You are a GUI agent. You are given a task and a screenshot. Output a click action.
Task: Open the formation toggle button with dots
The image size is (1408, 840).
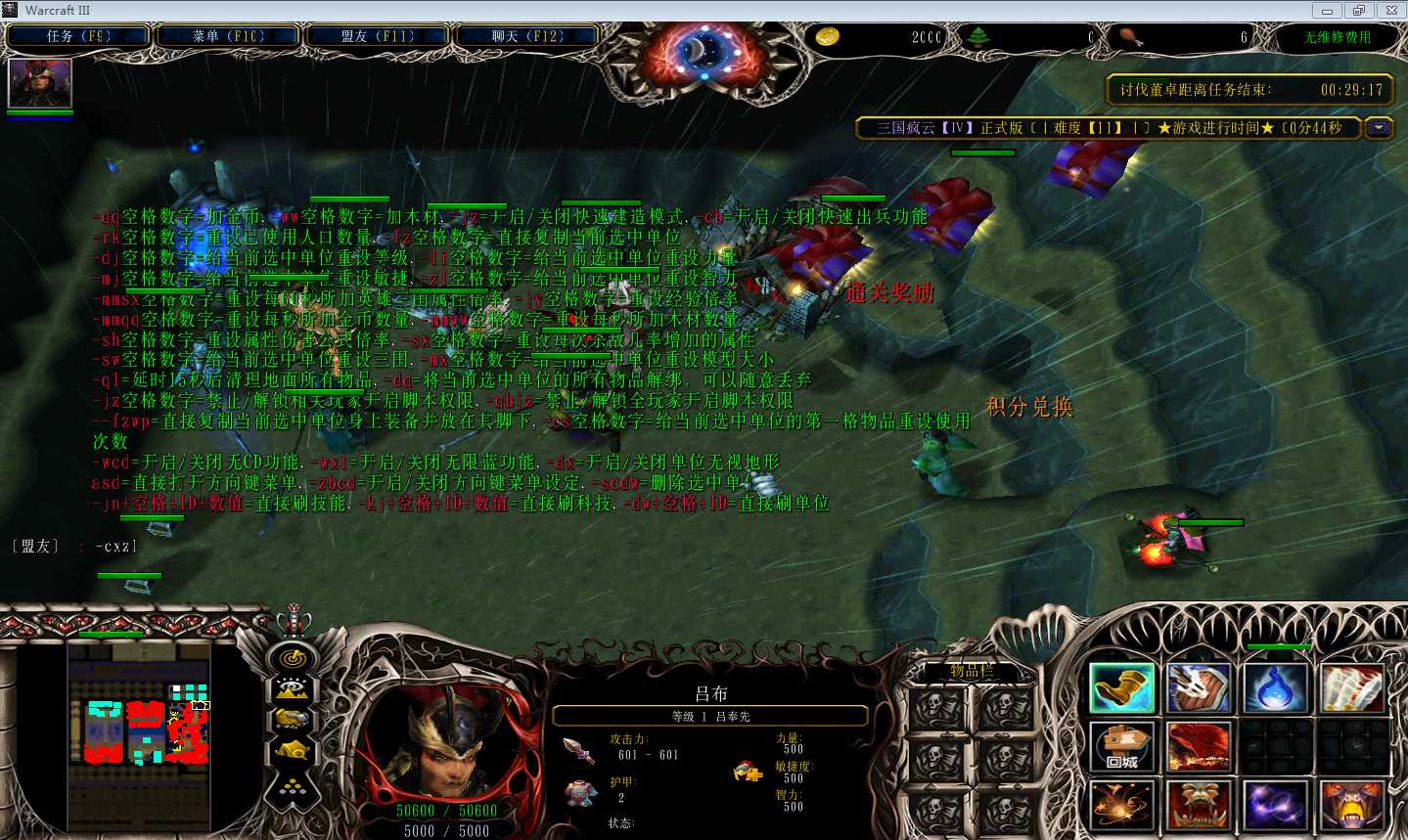(x=292, y=785)
